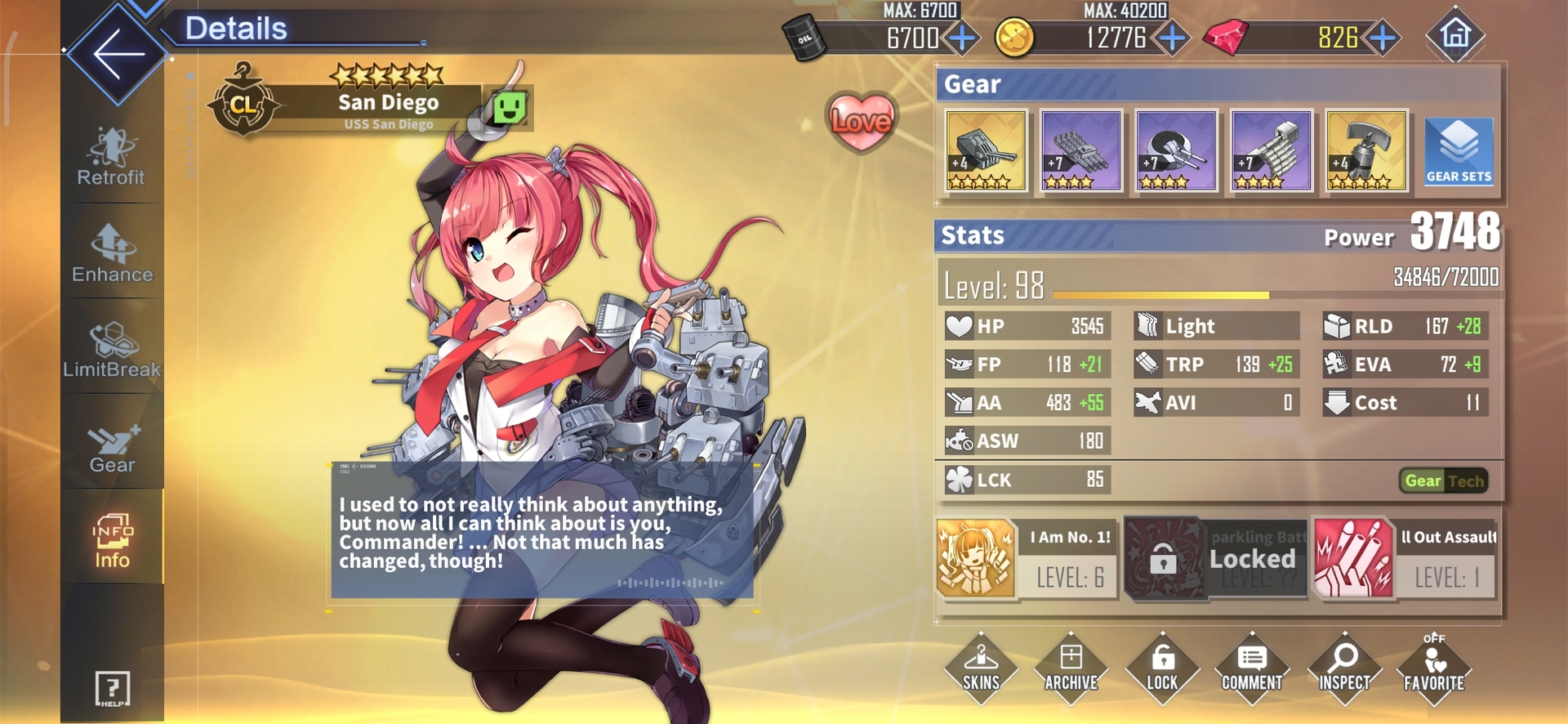Select the first gold gun gear slot
Screen dimensions: 1568x724
(986, 151)
